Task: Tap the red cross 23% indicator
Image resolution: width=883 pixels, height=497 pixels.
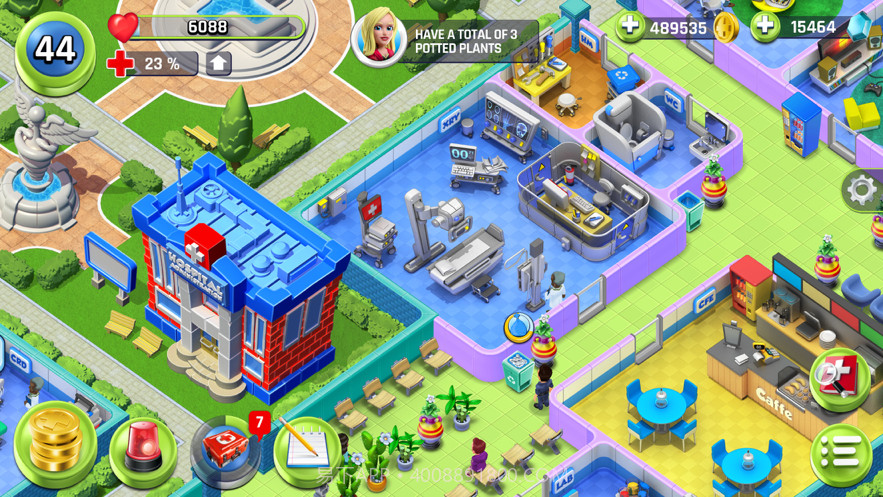Action: coord(148,64)
